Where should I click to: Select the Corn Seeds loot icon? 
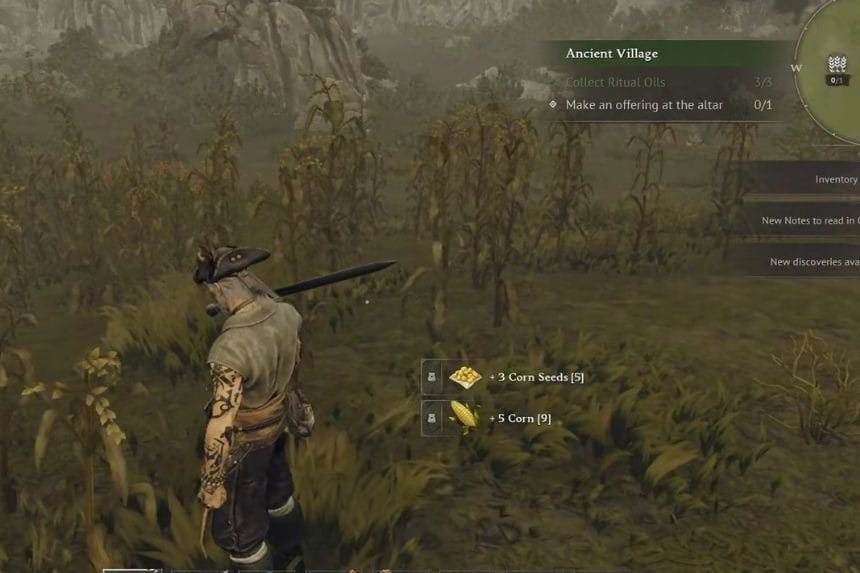(465, 377)
